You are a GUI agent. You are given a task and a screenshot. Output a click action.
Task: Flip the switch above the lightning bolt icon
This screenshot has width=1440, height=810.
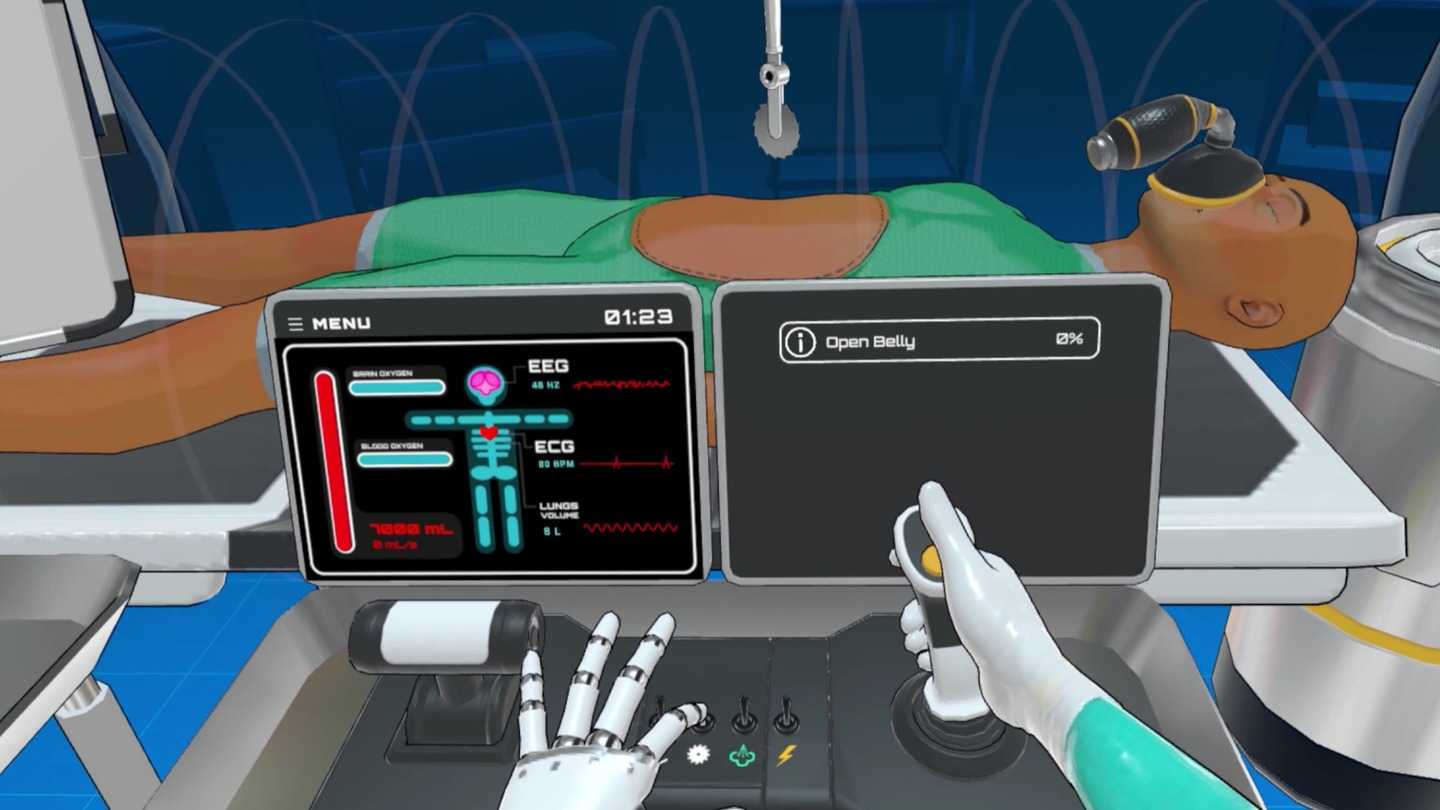coord(787,714)
